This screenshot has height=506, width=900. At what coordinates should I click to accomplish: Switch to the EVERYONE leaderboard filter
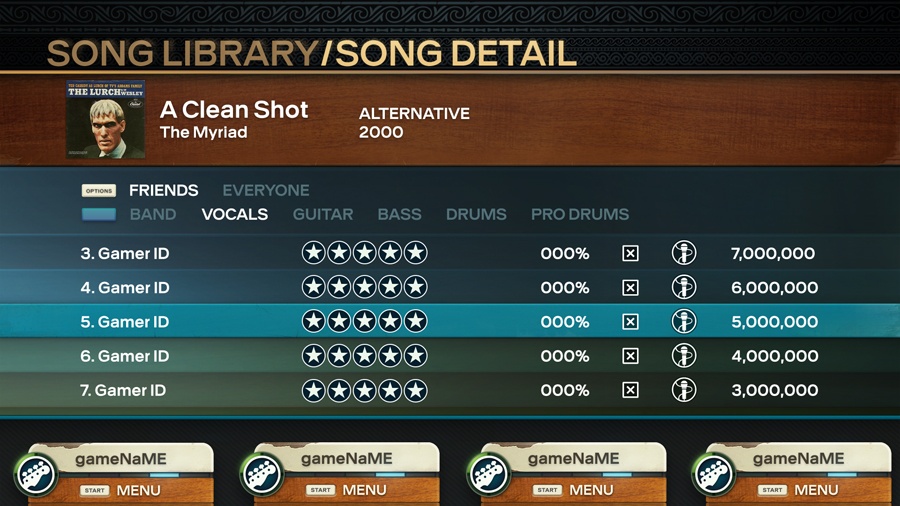[x=265, y=190]
